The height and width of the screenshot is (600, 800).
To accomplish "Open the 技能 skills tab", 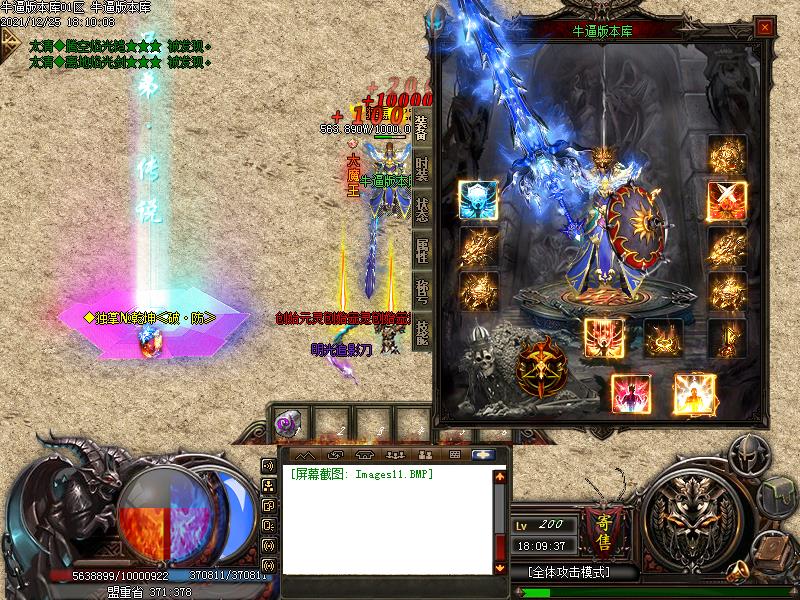I will click(422, 331).
